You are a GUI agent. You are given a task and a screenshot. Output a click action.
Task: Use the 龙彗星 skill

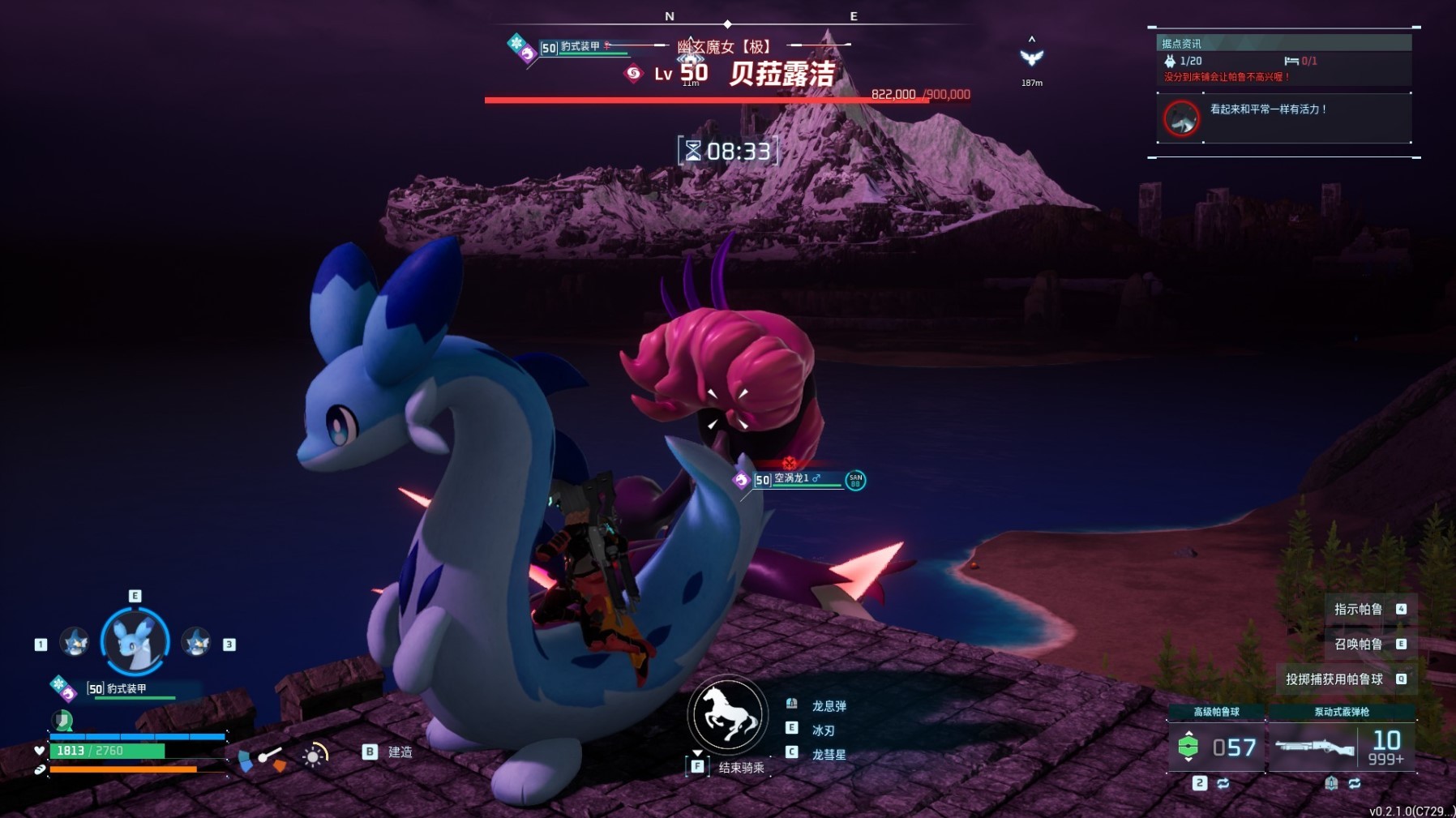[829, 755]
